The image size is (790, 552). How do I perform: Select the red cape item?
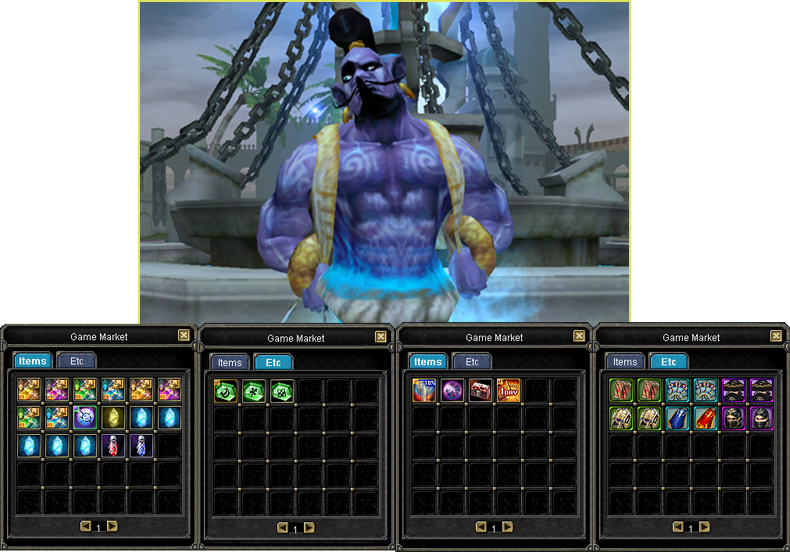tap(705, 418)
